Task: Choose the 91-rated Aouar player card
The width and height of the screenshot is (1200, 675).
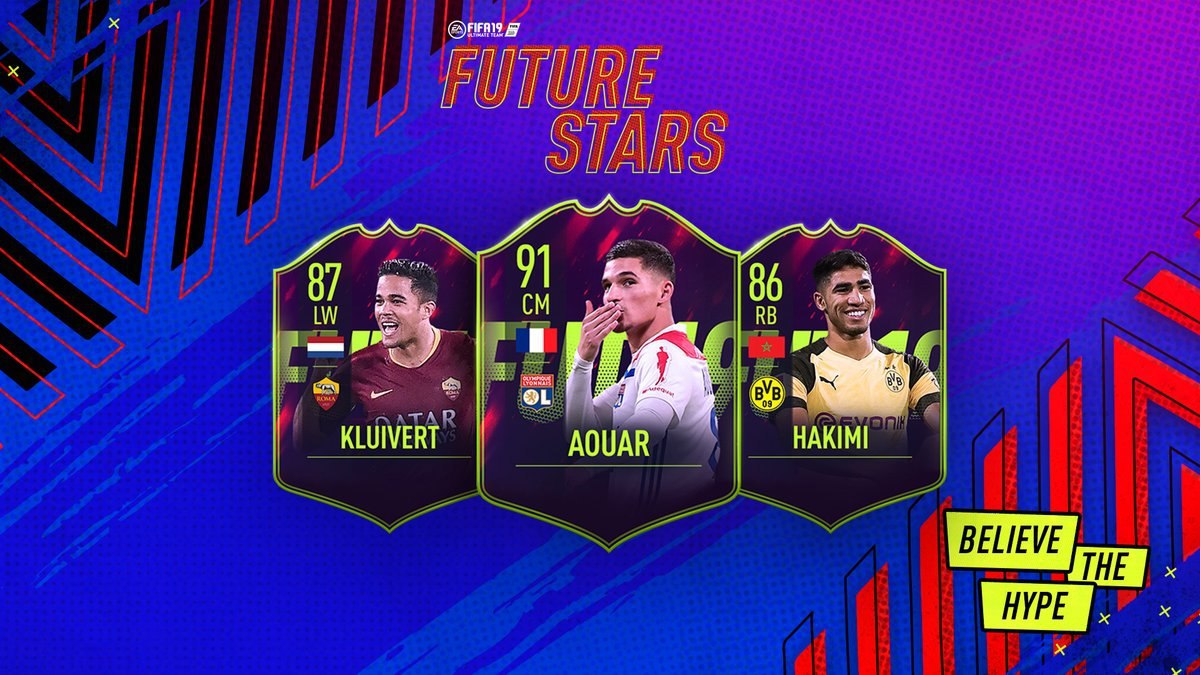Action: point(608,375)
